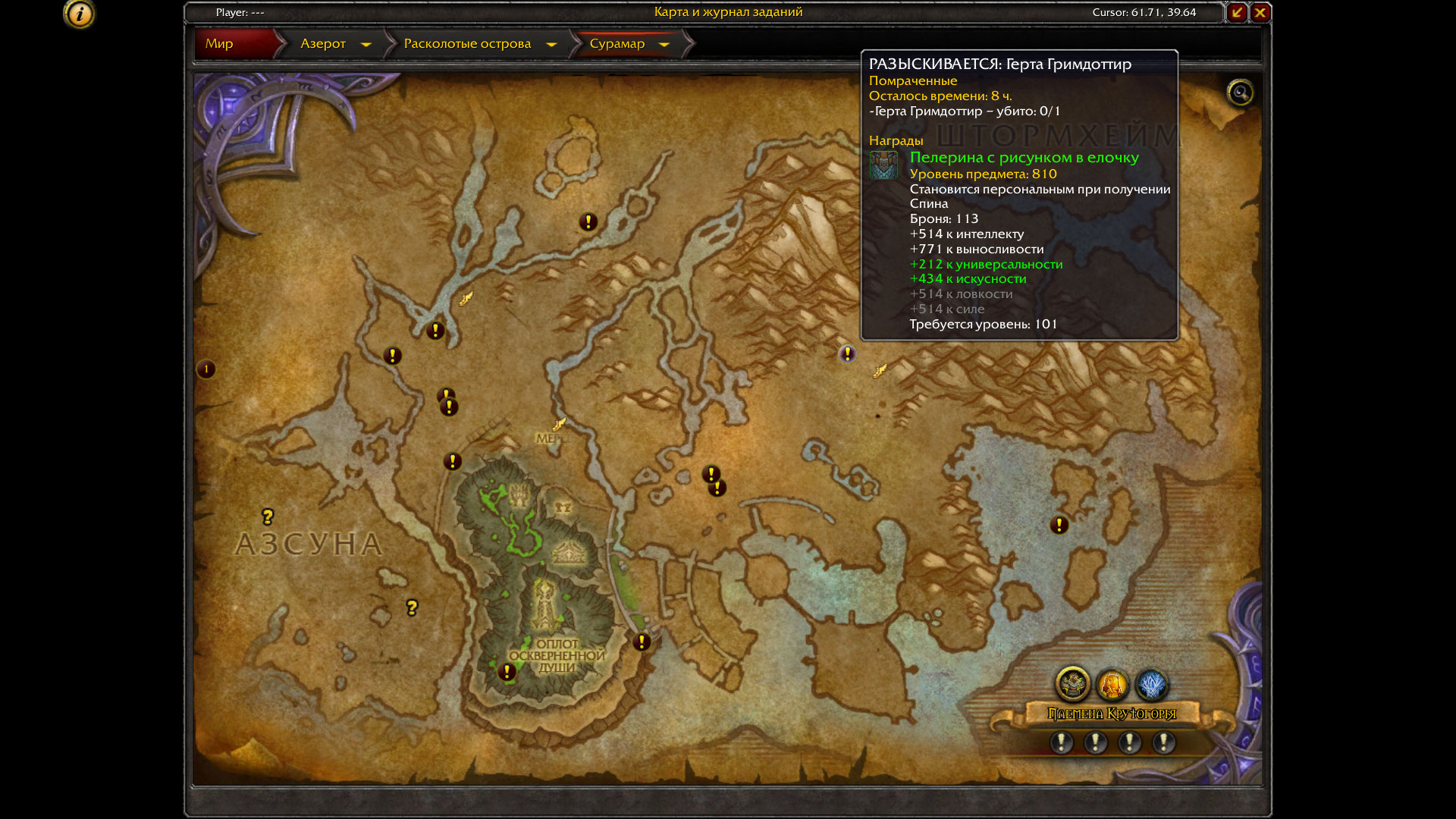This screenshot has width=1456, height=819.
Task: Select the Азсуна yellow question mark above label
Action: [267, 516]
